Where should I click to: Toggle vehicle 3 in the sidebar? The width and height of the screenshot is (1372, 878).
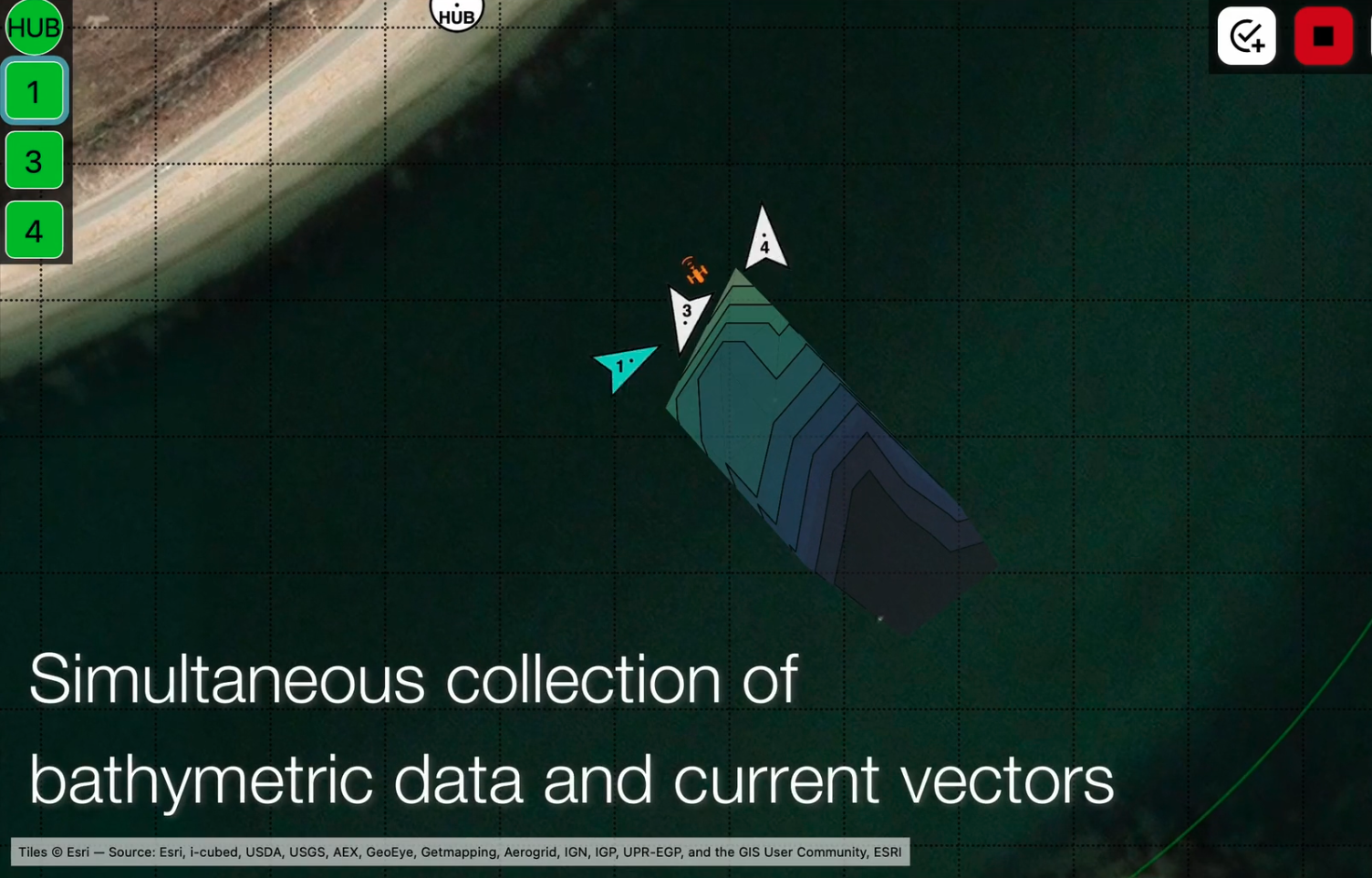click(x=34, y=161)
